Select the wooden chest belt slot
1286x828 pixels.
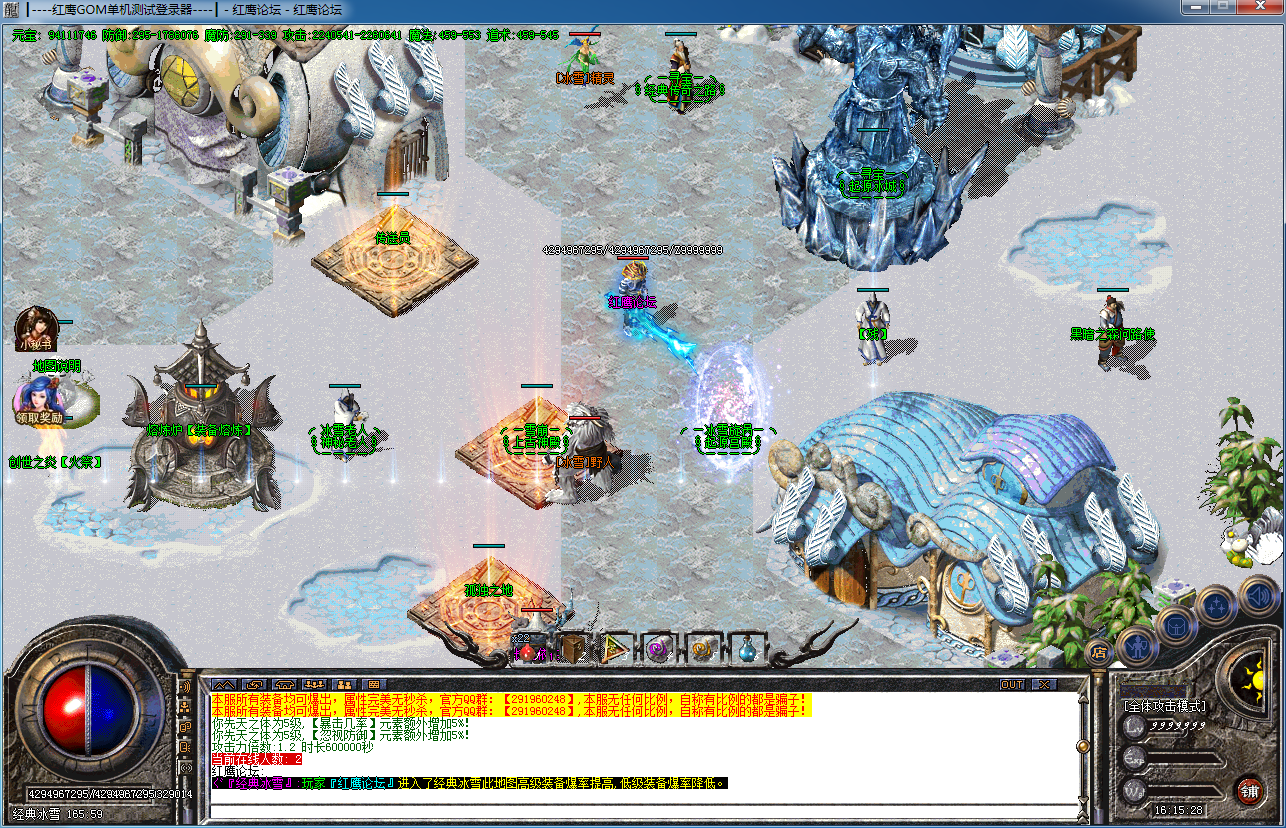(573, 650)
